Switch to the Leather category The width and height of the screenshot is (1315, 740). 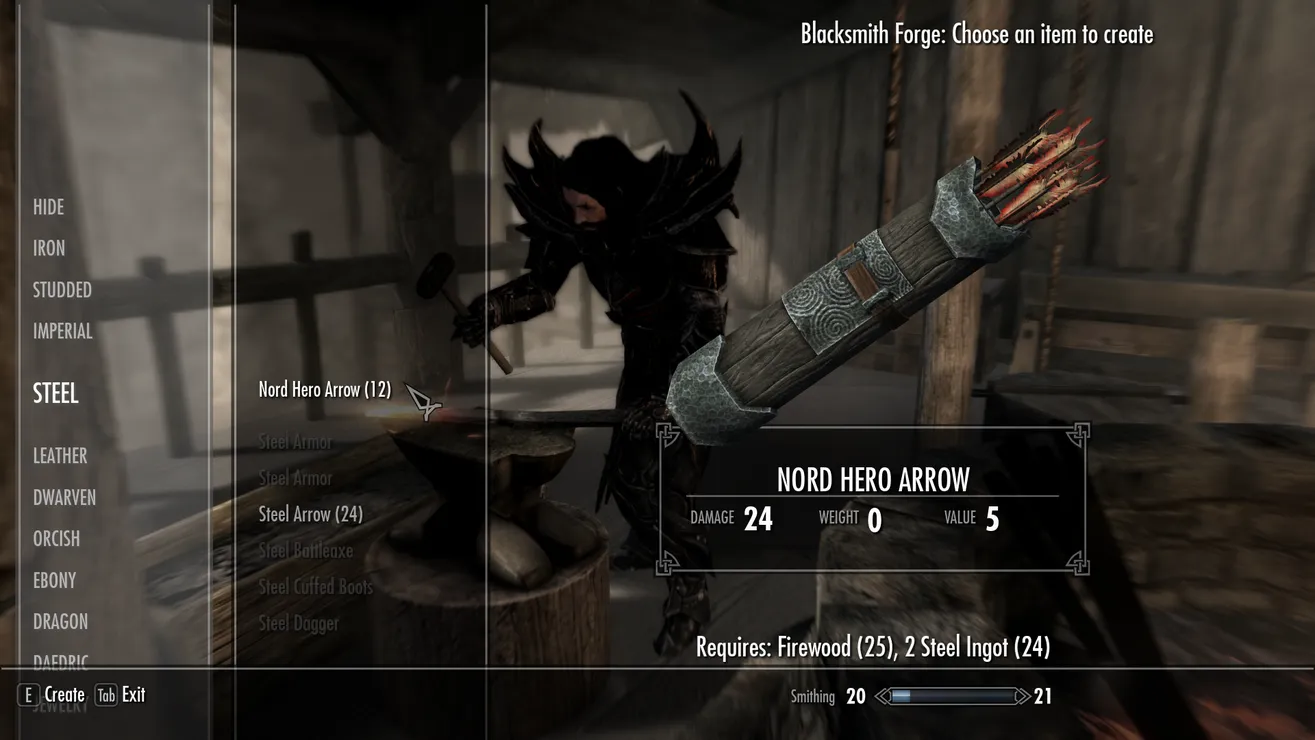60,456
